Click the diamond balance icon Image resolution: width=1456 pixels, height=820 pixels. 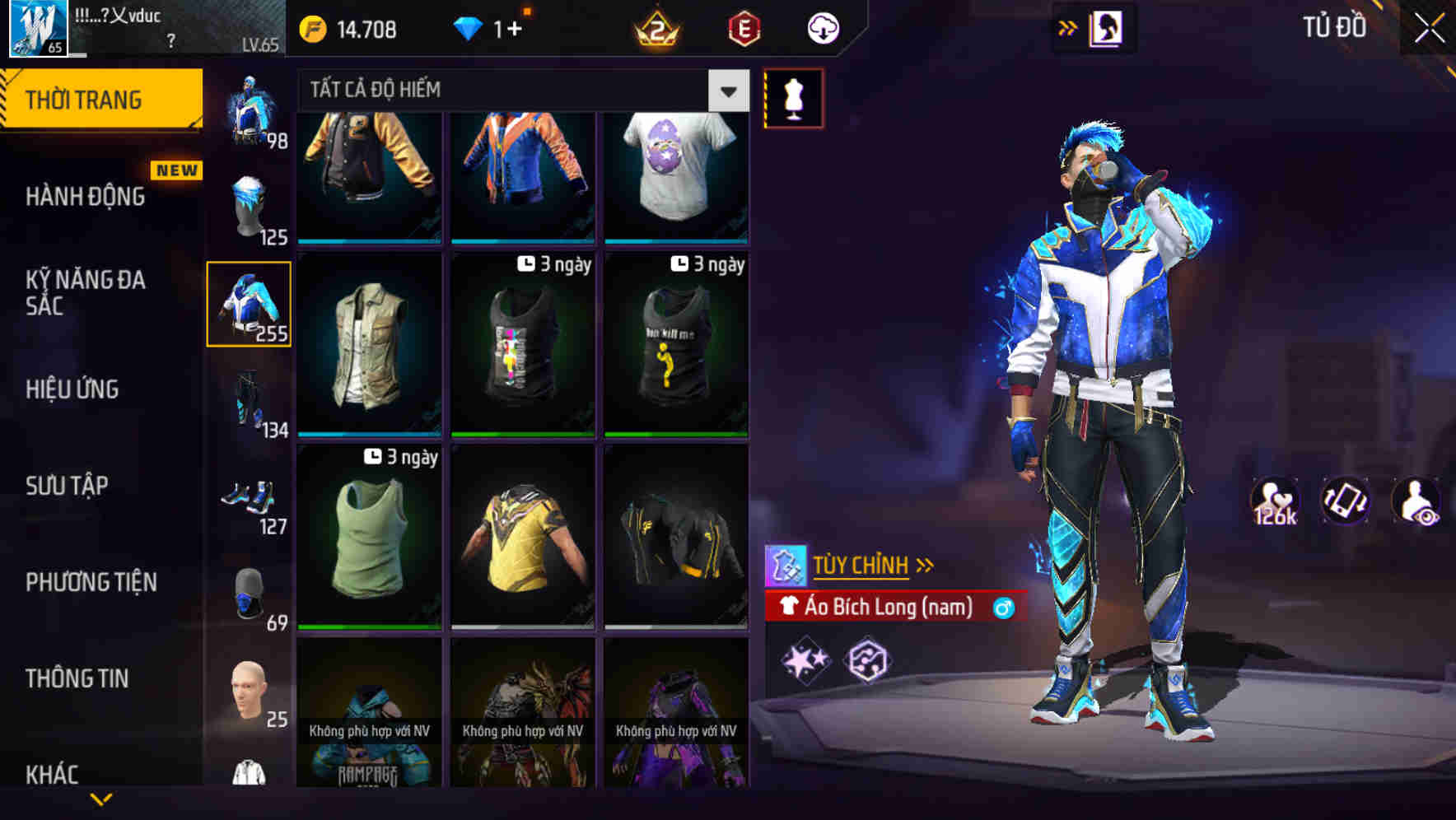(x=467, y=28)
